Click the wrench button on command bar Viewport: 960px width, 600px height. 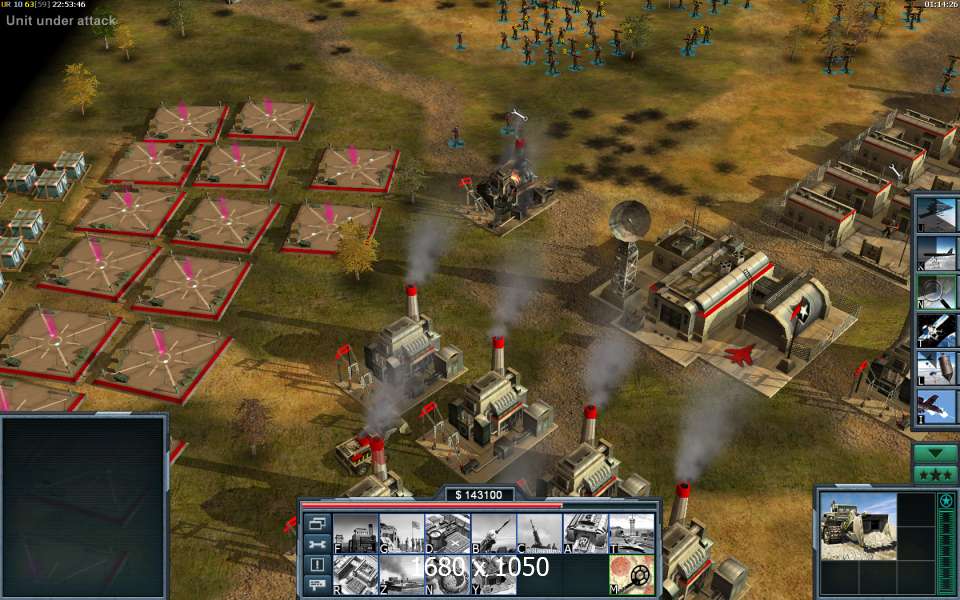pyautogui.click(x=317, y=544)
